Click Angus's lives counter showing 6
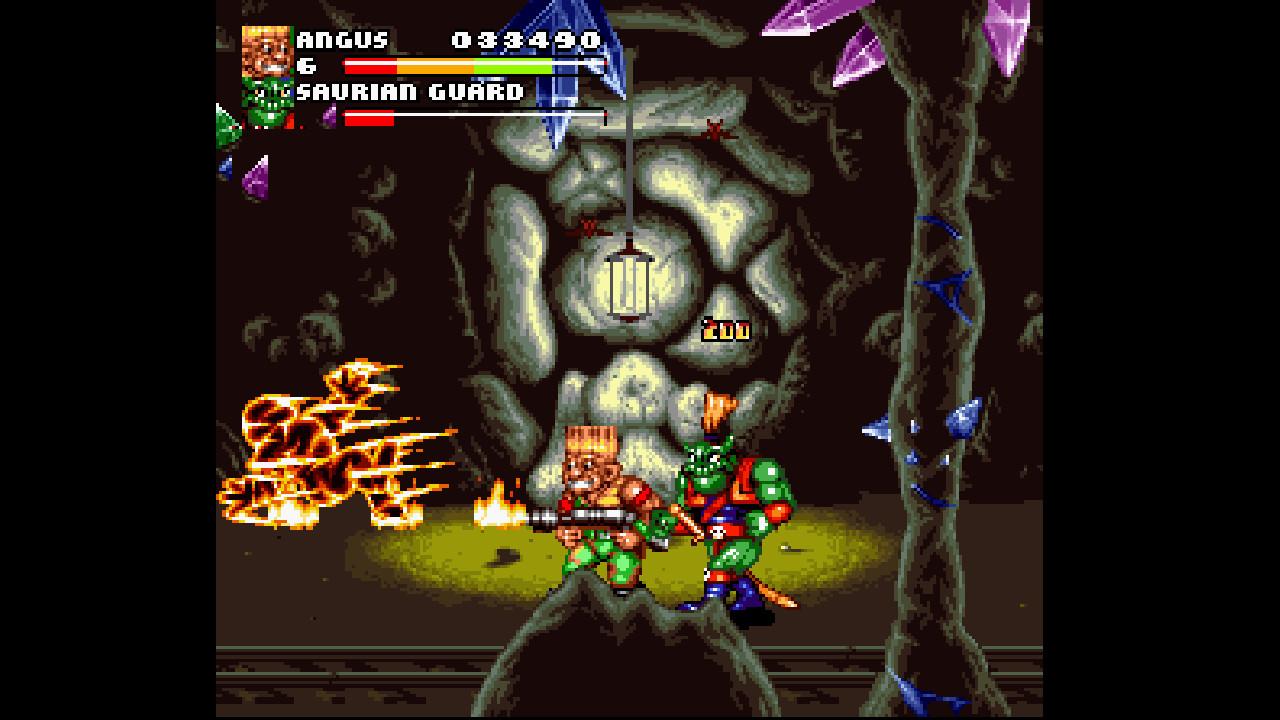Viewport: 1280px width, 720px height. 307,64
